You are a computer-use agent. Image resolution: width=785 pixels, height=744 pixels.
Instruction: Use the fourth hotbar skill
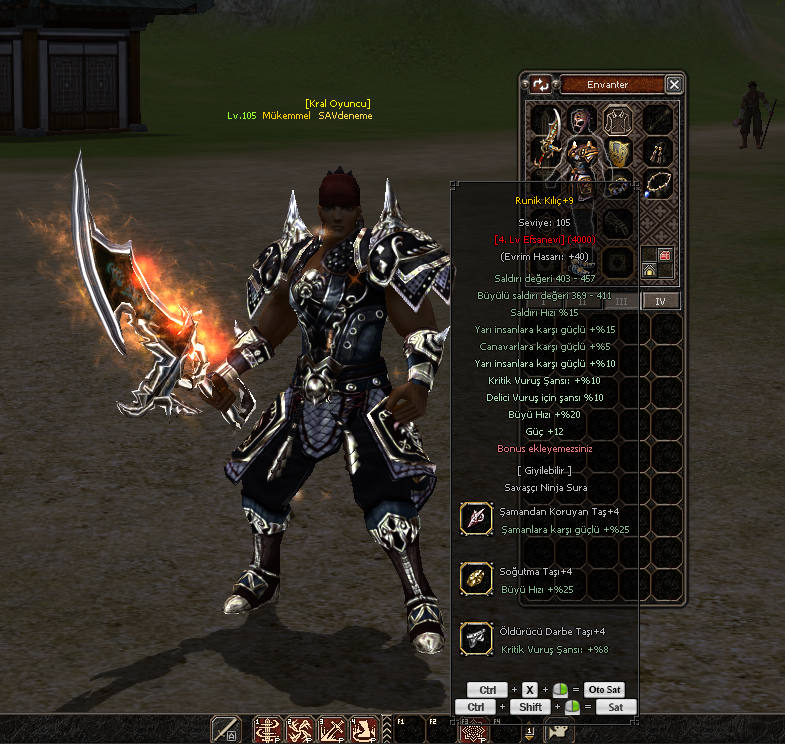363,730
